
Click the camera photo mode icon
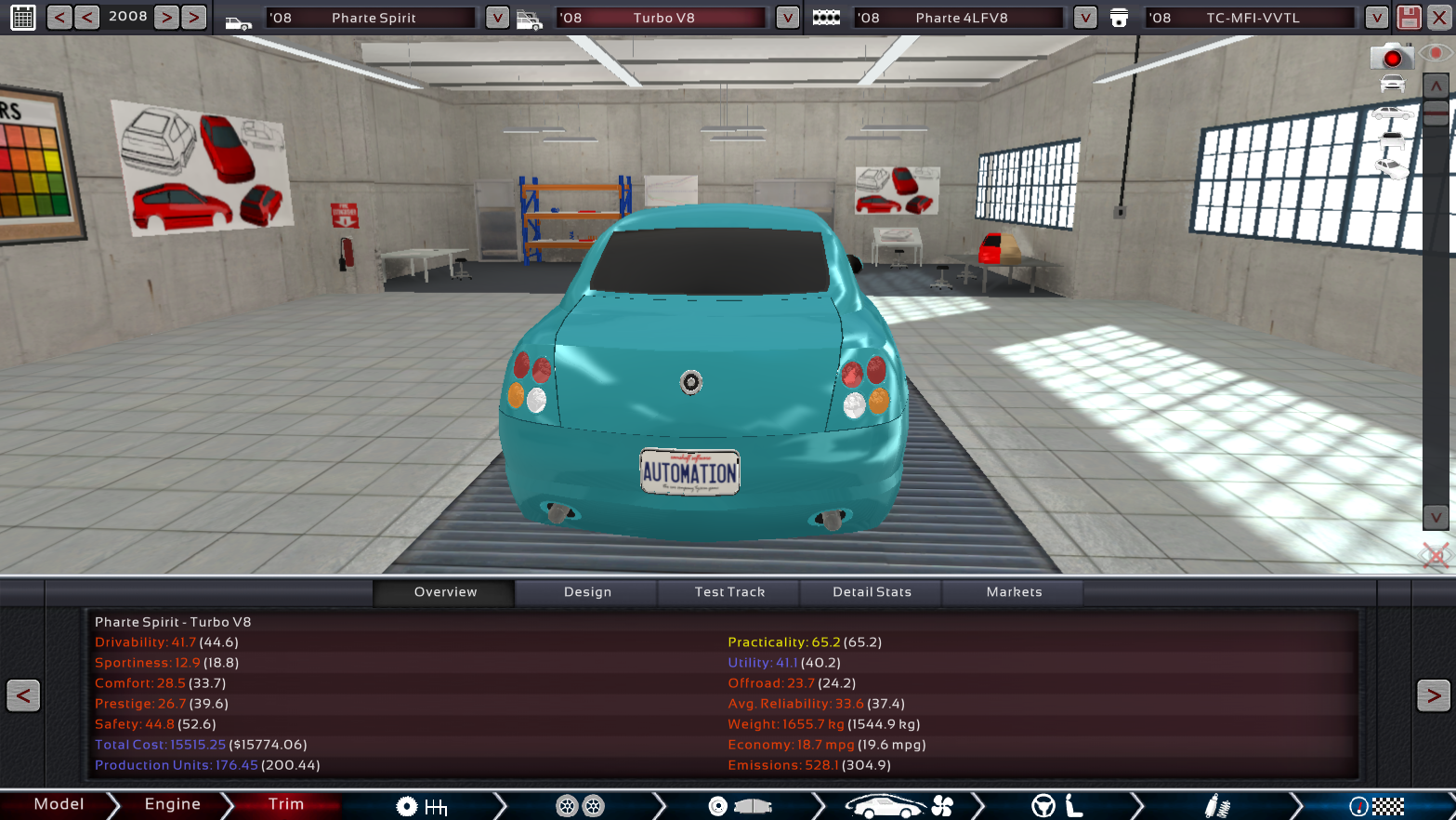point(1393,56)
